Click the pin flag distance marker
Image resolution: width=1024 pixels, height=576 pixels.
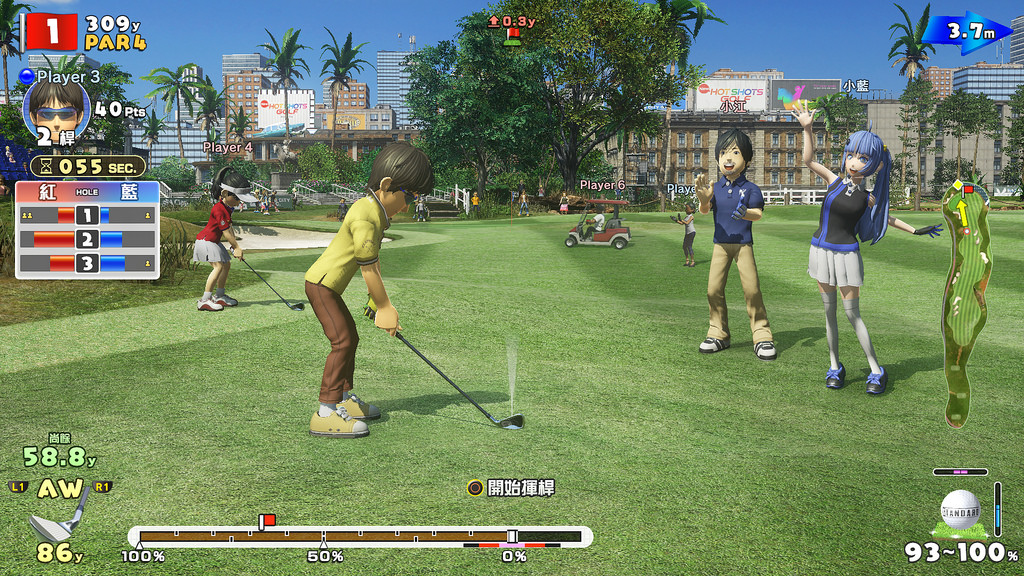pyautogui.click(x=512, y=29)
